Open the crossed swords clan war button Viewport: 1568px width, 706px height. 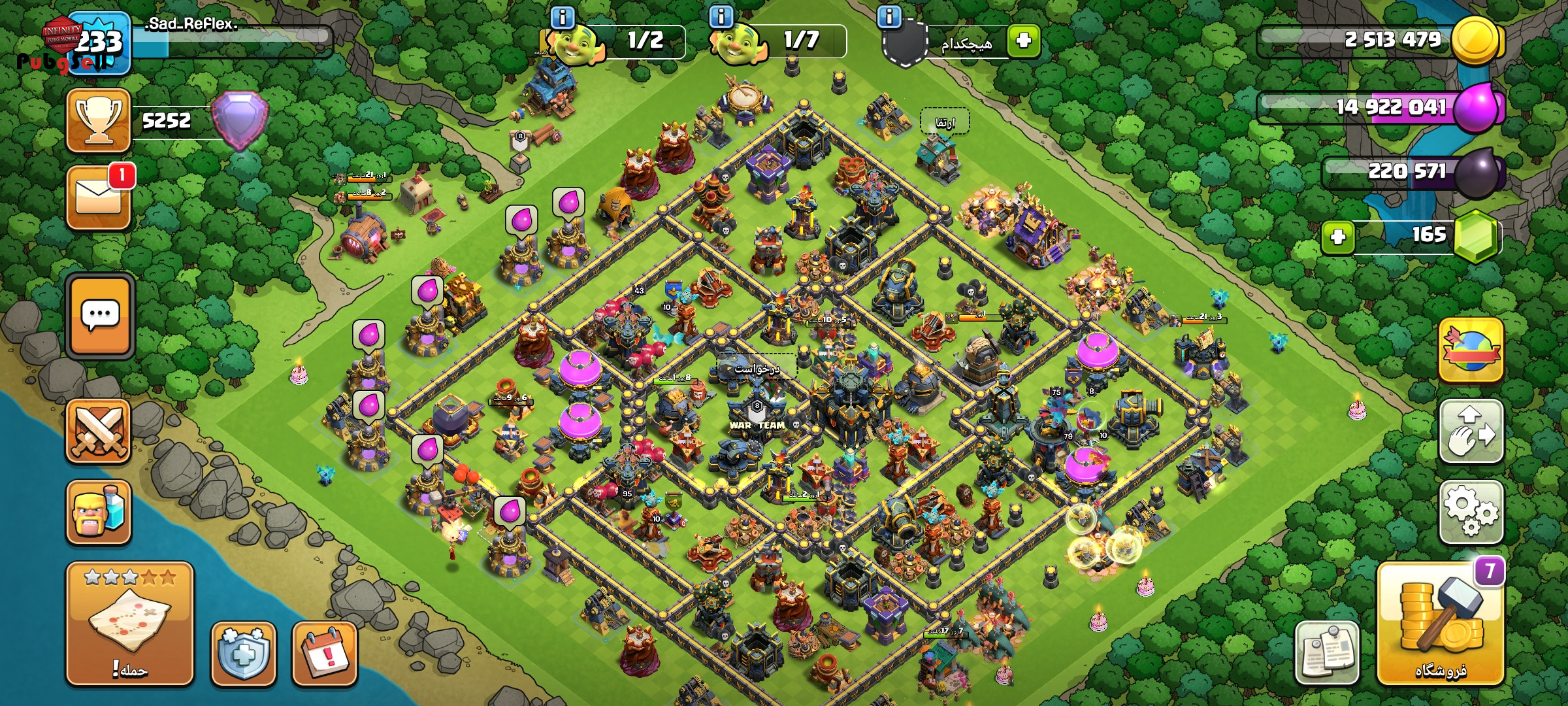(99, 432)
